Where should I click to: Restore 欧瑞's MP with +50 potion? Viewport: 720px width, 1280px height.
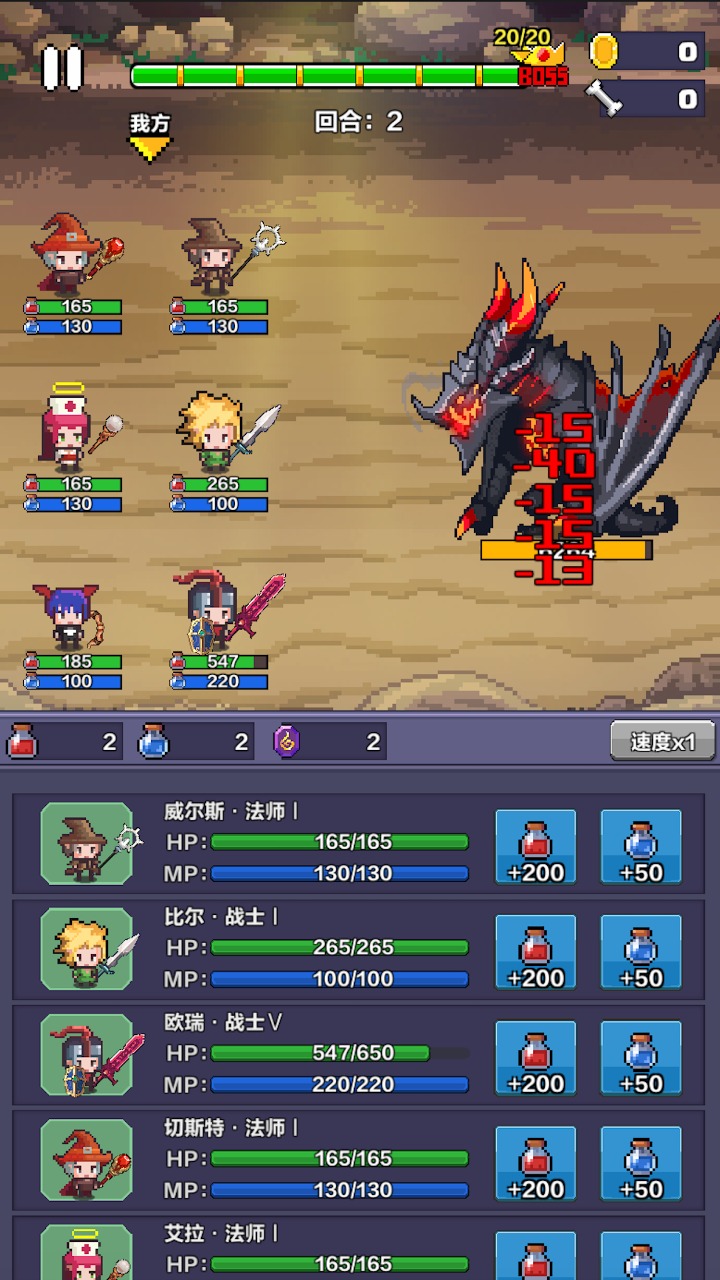pyautogui.click(x=641, y=1059)
